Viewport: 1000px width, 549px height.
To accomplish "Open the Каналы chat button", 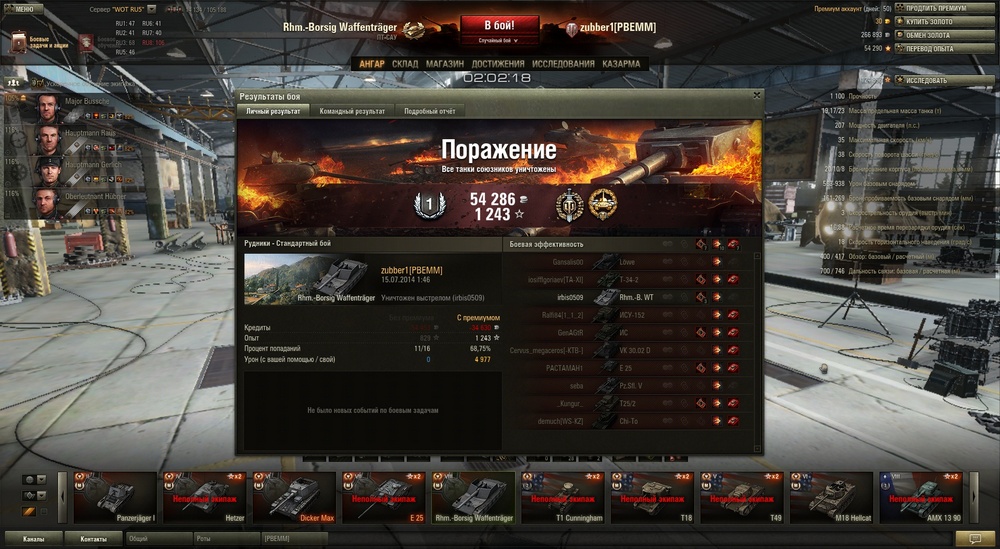I will point(33,538).
